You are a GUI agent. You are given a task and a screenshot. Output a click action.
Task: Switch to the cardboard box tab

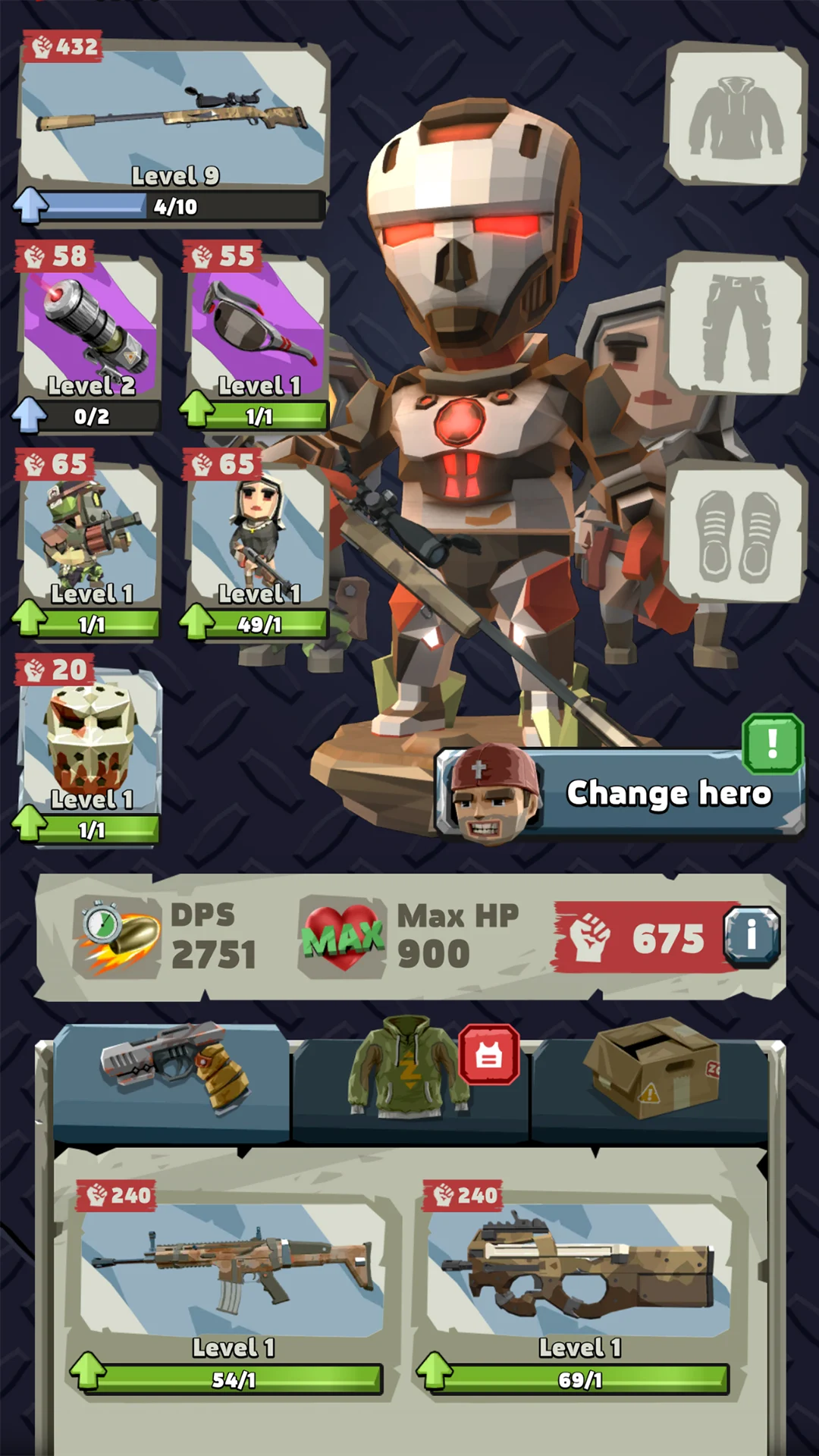coord(651,1077)
